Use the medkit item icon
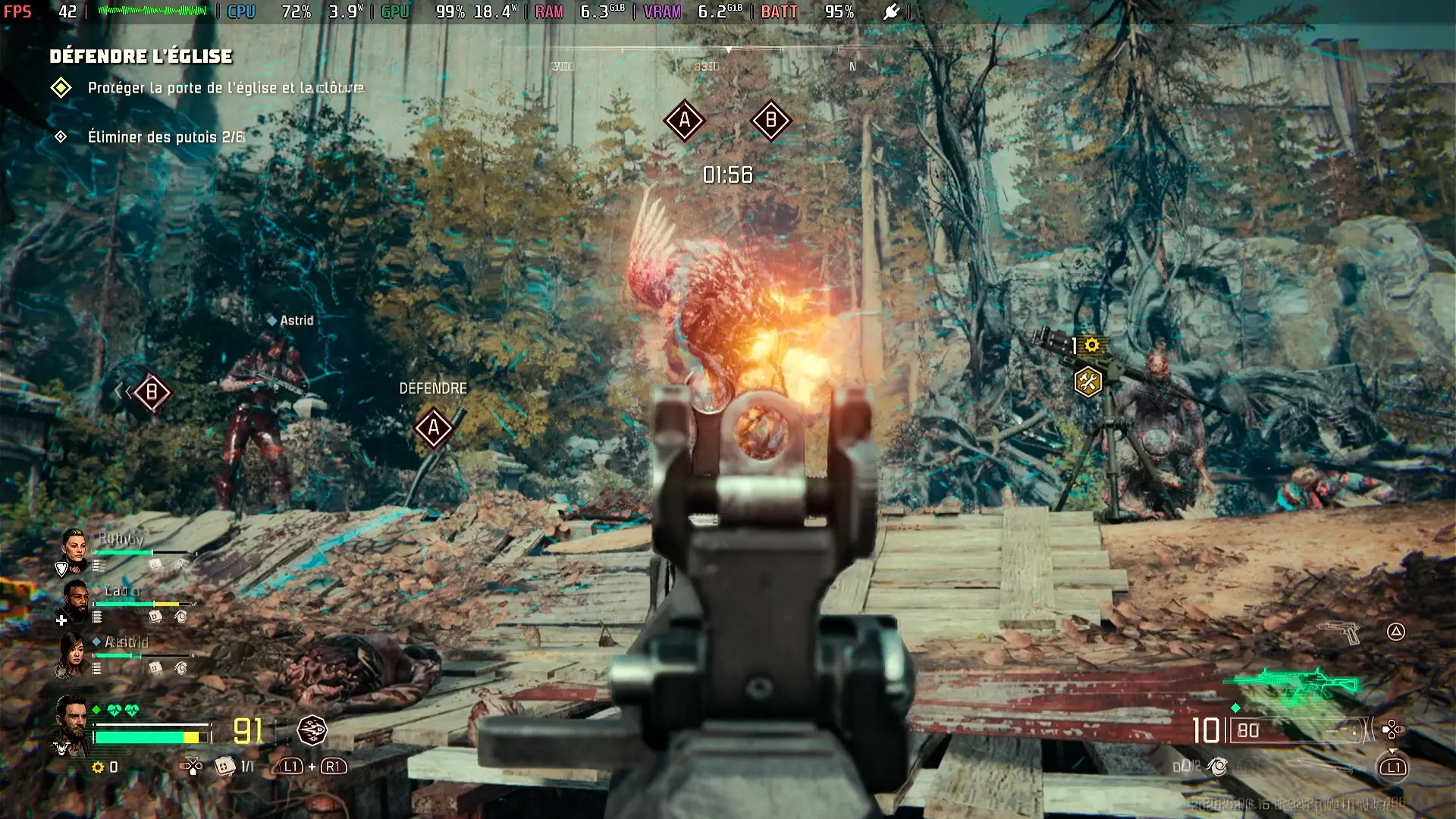 click(x=224, y=767)
